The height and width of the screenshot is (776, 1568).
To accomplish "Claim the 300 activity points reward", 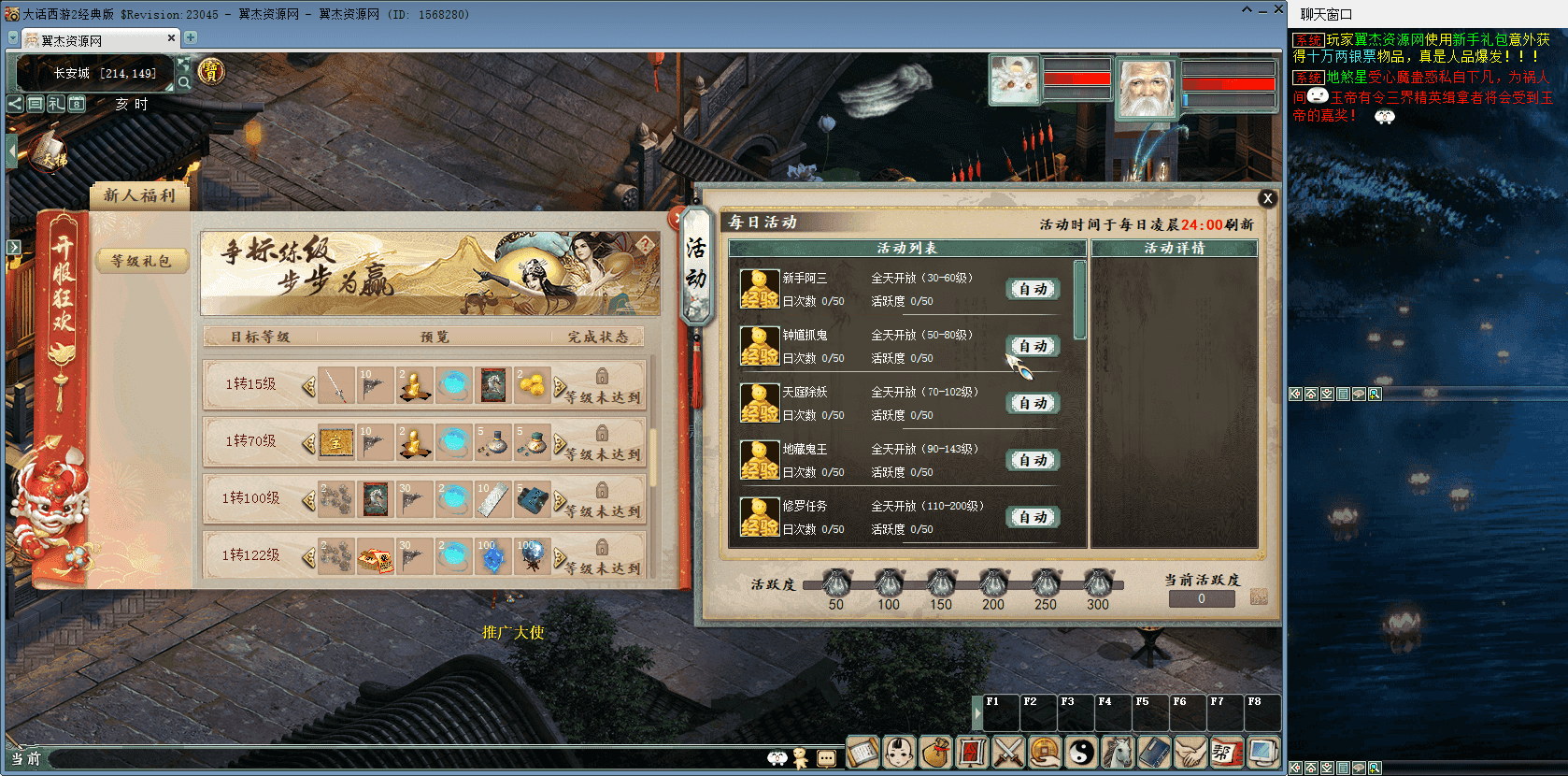I will (x=1097, y=583).
